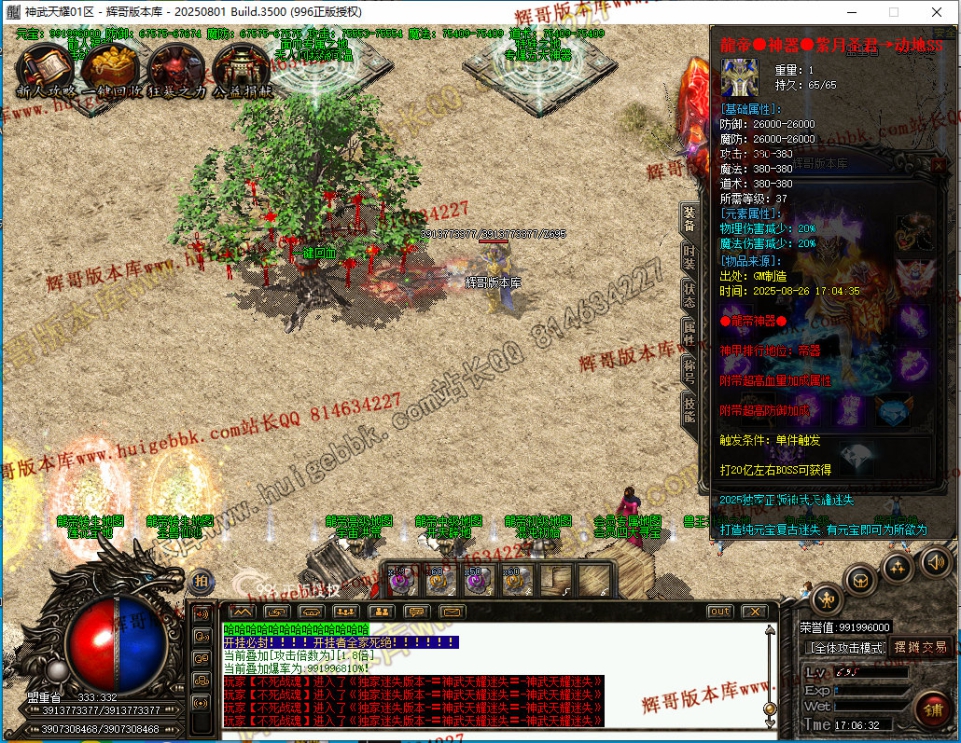The image size is (961, 743).
Task: Toggle the round speaker sound button
Action: [x=935, y=561]
